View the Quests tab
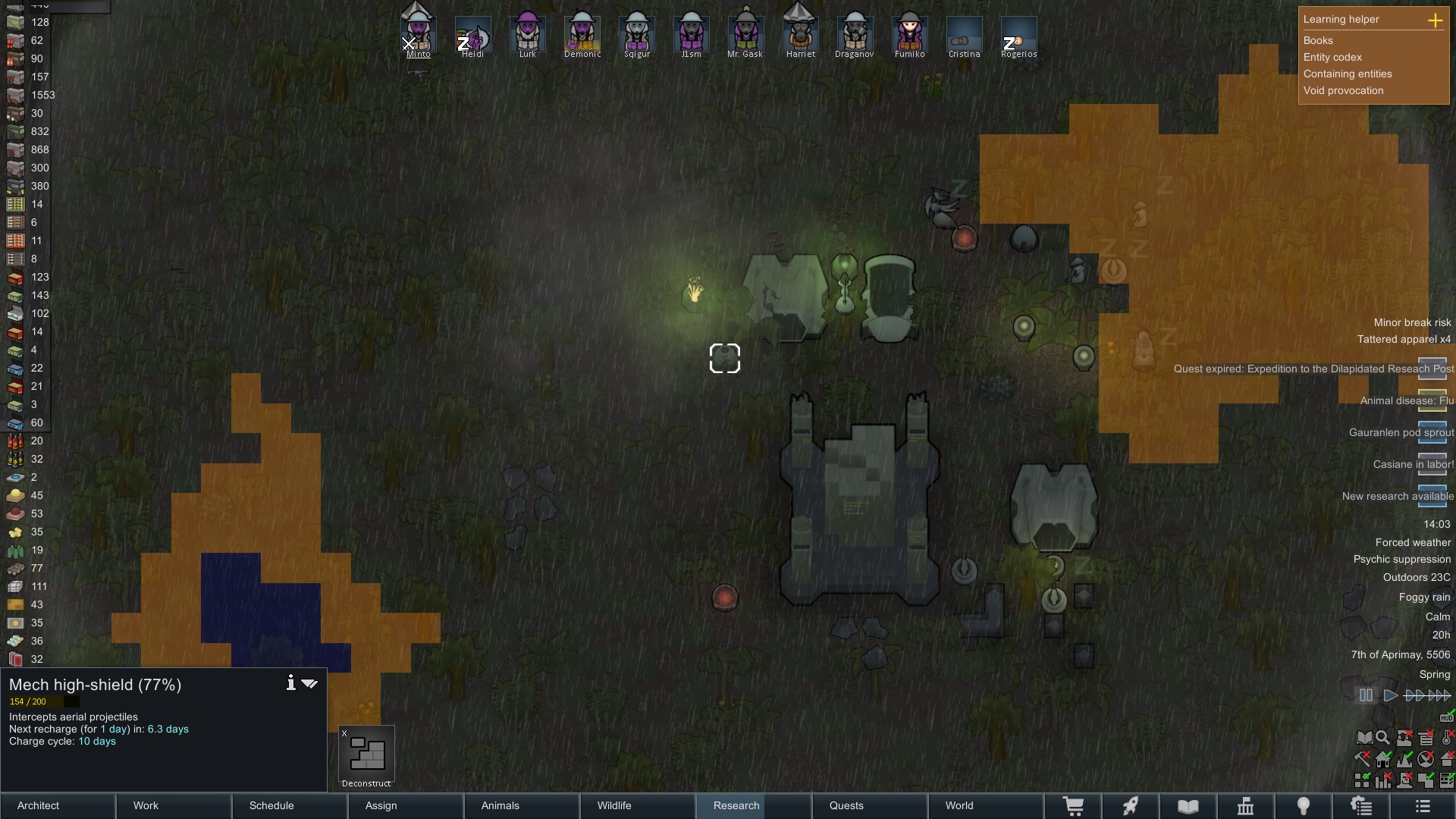 pyautogui.click(x=846, y=805)
